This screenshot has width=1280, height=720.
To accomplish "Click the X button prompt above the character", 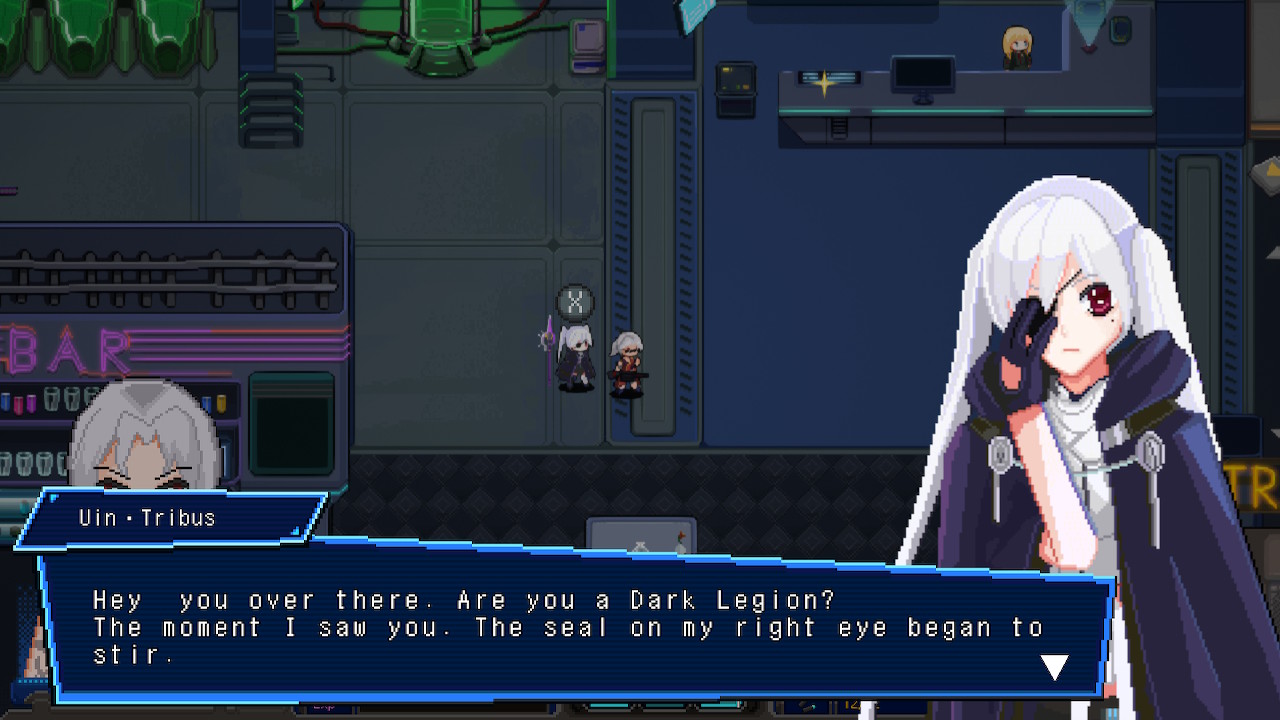I will point(575,299).
